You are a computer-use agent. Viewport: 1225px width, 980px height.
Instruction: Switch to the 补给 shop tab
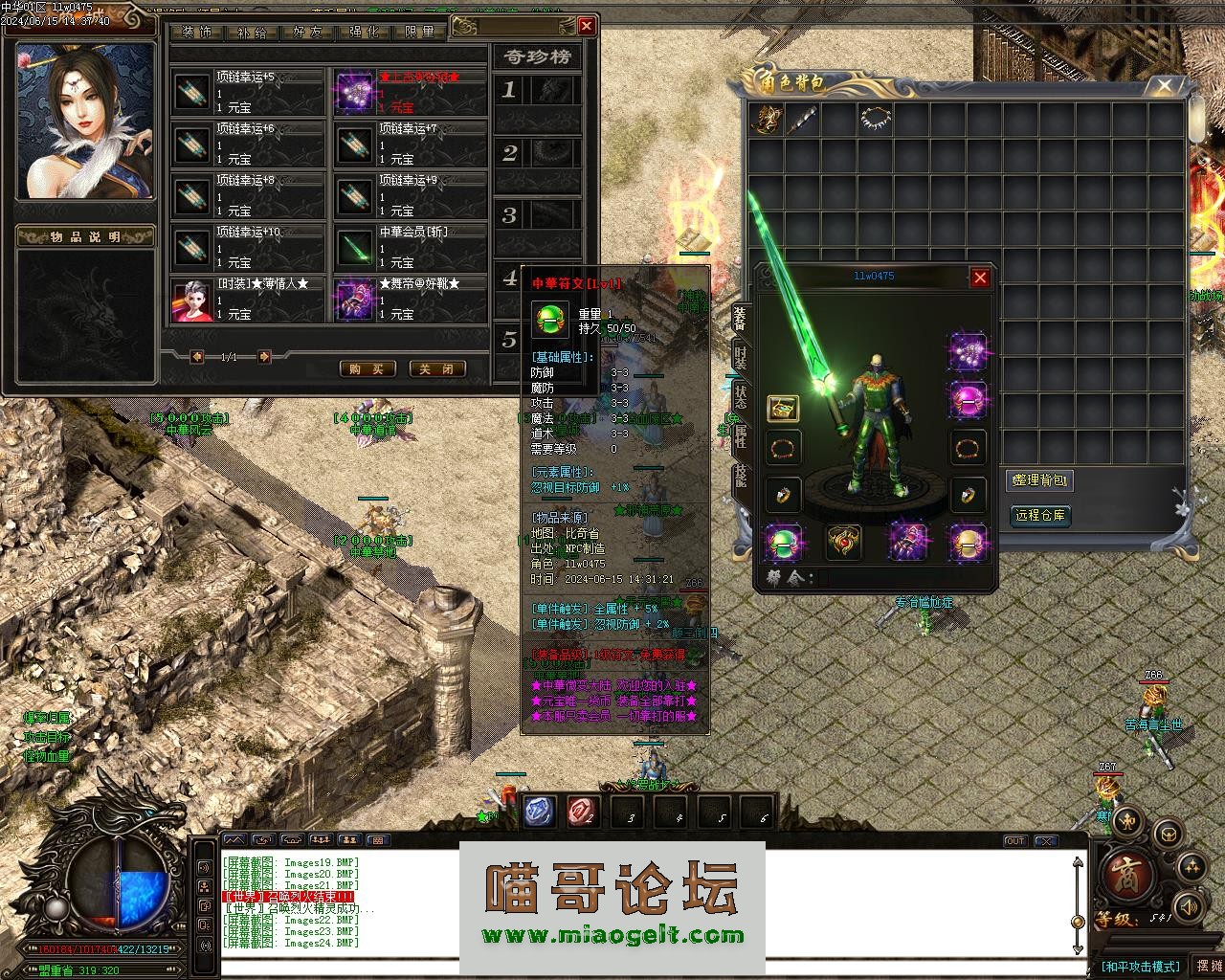pyautogui.click(x=251, y=32)
